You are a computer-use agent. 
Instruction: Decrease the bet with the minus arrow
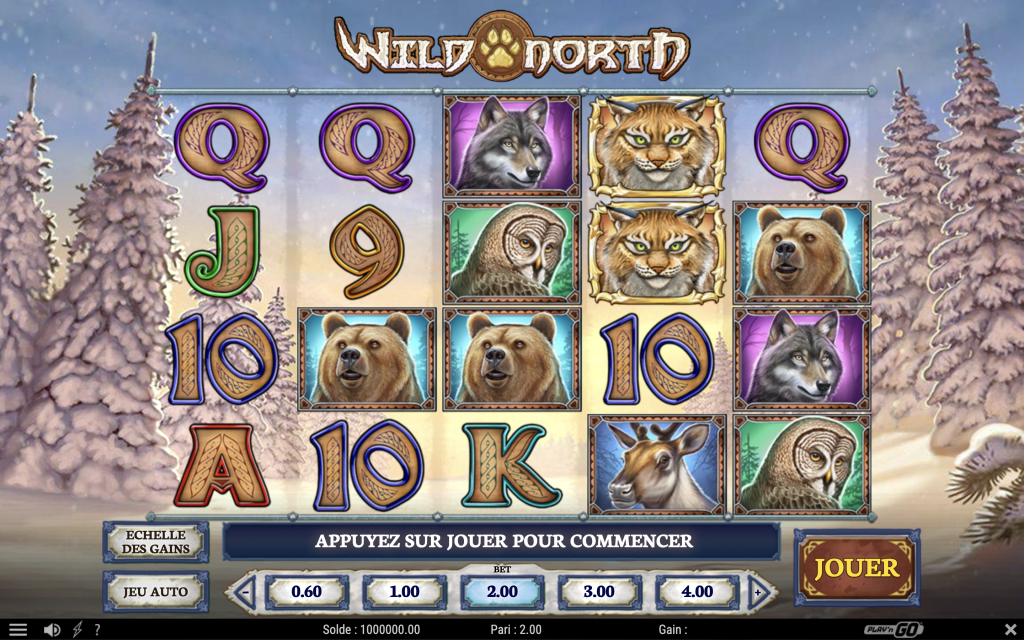coord(245,592)
